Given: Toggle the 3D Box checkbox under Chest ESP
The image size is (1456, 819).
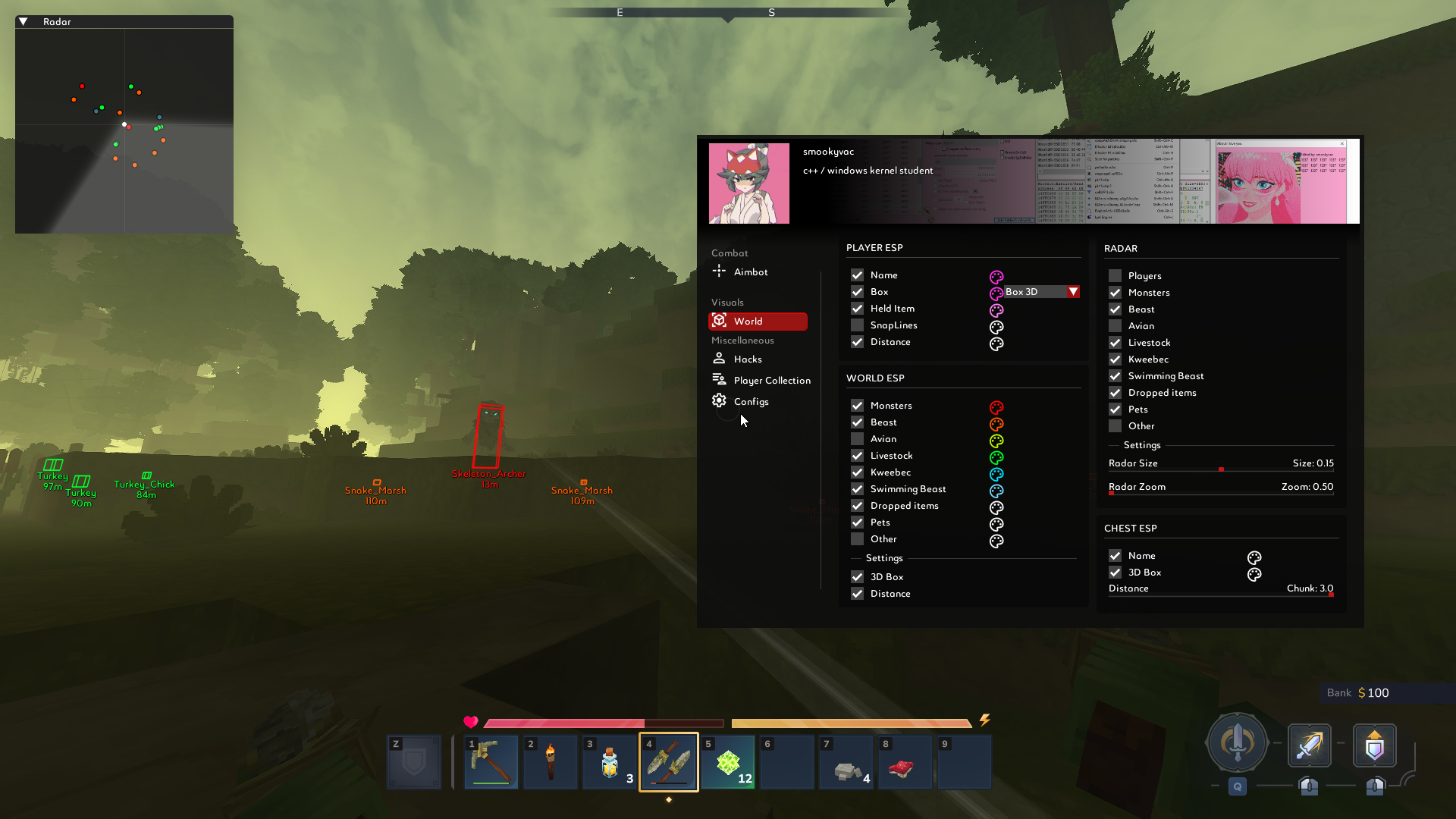Looking at the screenshot, I should 1115,573.
